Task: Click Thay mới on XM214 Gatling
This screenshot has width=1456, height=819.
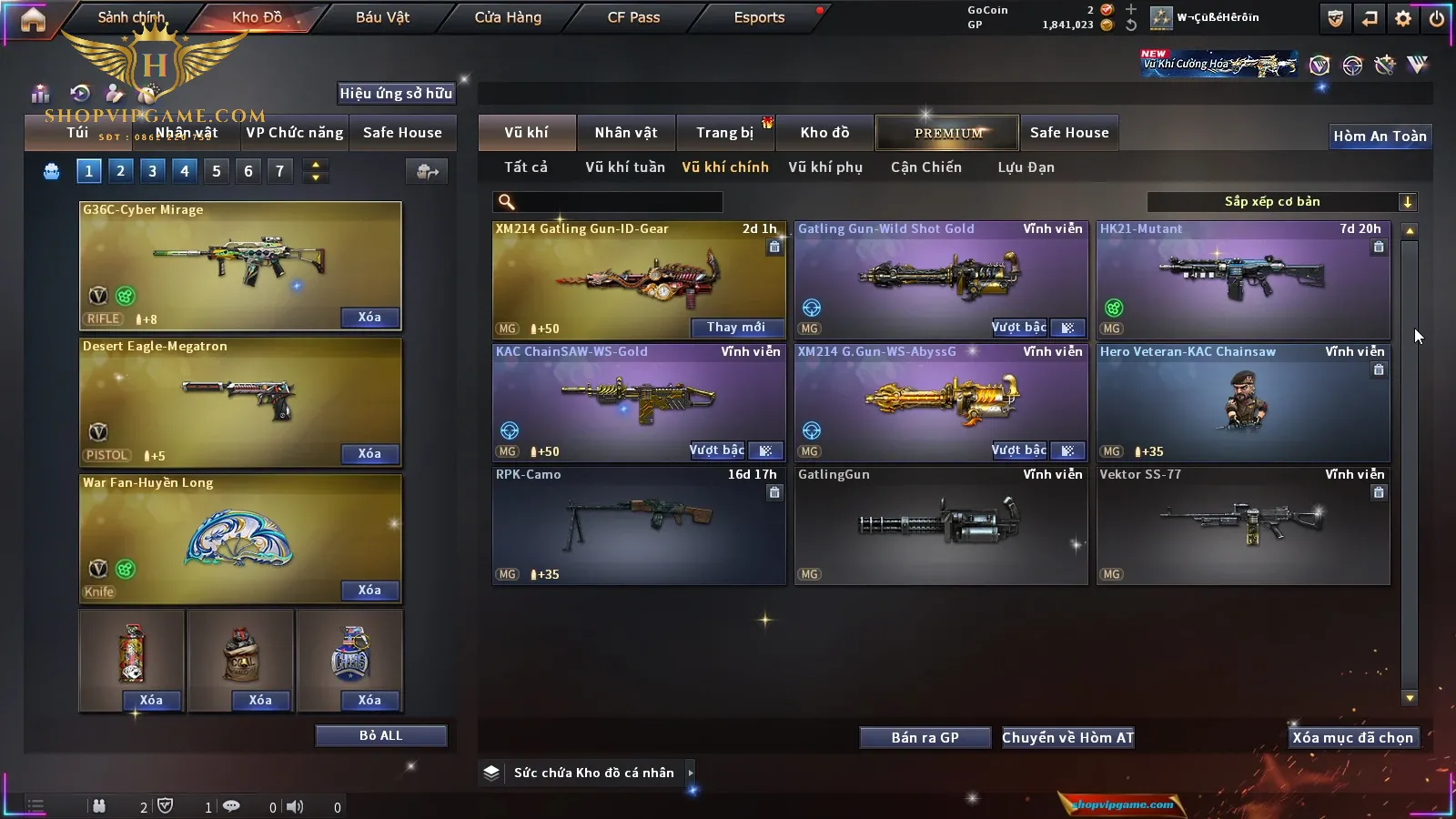Action: (736, 328)
